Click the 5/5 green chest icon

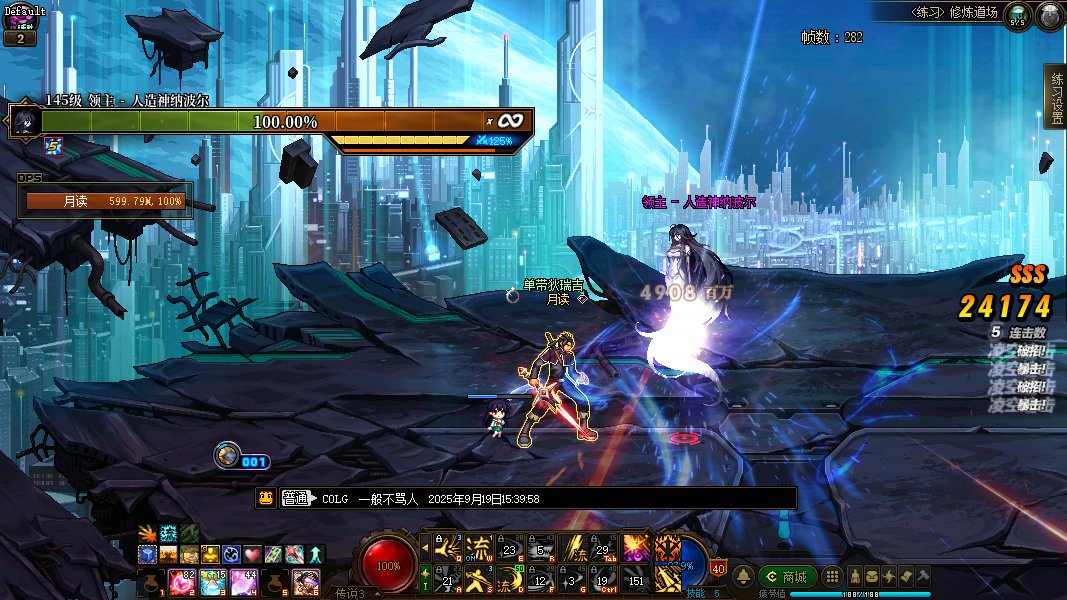click(1017, 17)
